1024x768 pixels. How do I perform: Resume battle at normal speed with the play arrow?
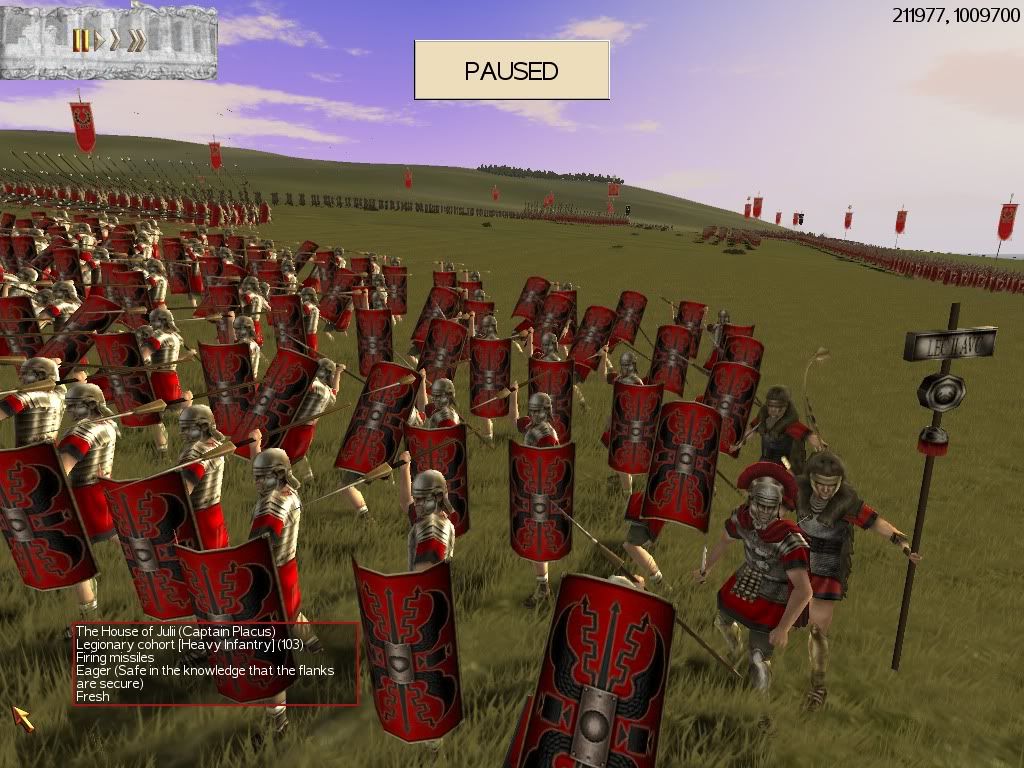coord(99,40)
